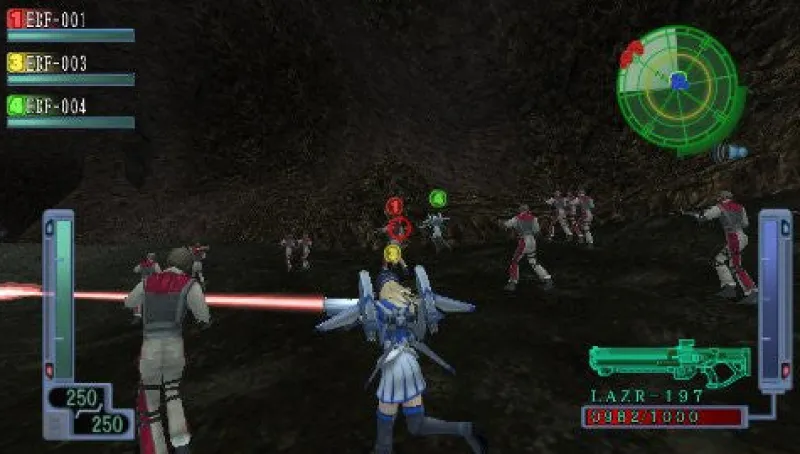Image resolution: width=800 pixels, height=454 pixels.
Task: Click the speaker icon below the radar
Action: 732,153
